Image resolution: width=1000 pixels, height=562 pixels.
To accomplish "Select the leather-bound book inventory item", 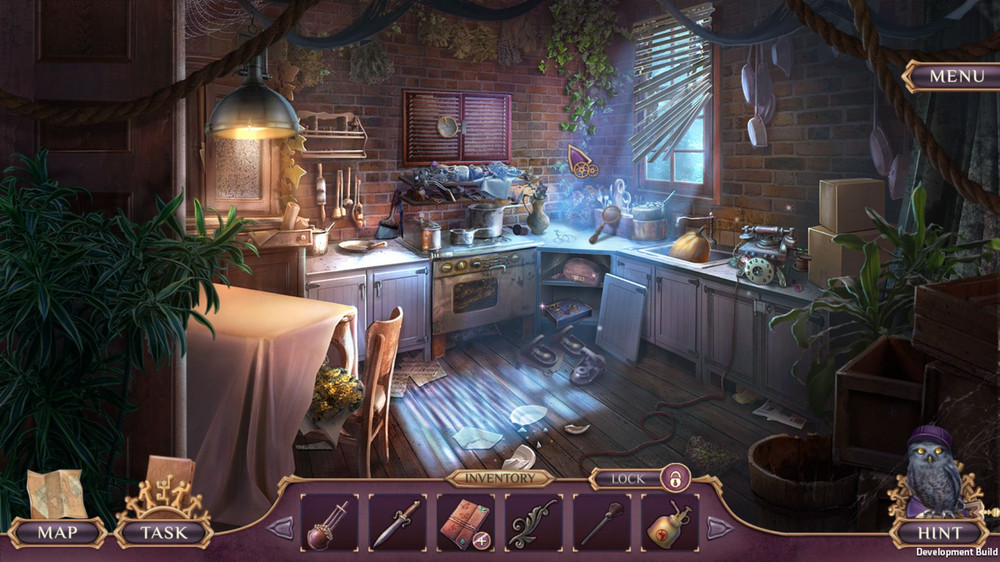I will click(x=465, y=522).
